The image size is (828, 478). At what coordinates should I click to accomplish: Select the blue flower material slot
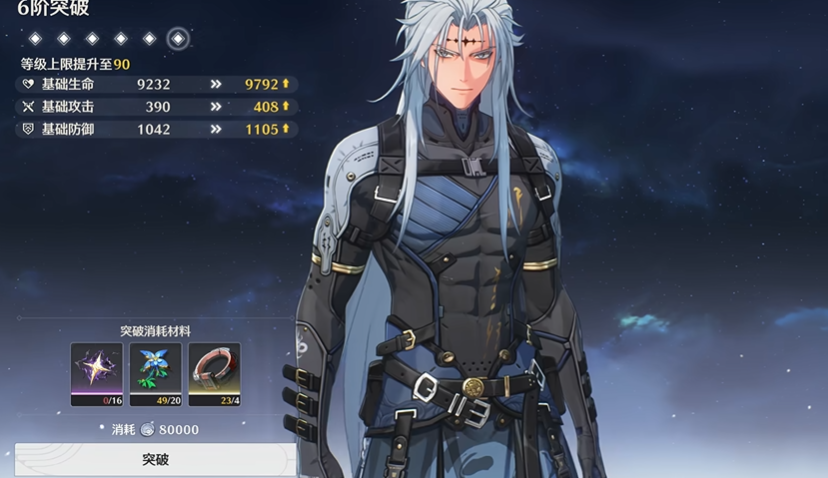click(x=156, y=373)
